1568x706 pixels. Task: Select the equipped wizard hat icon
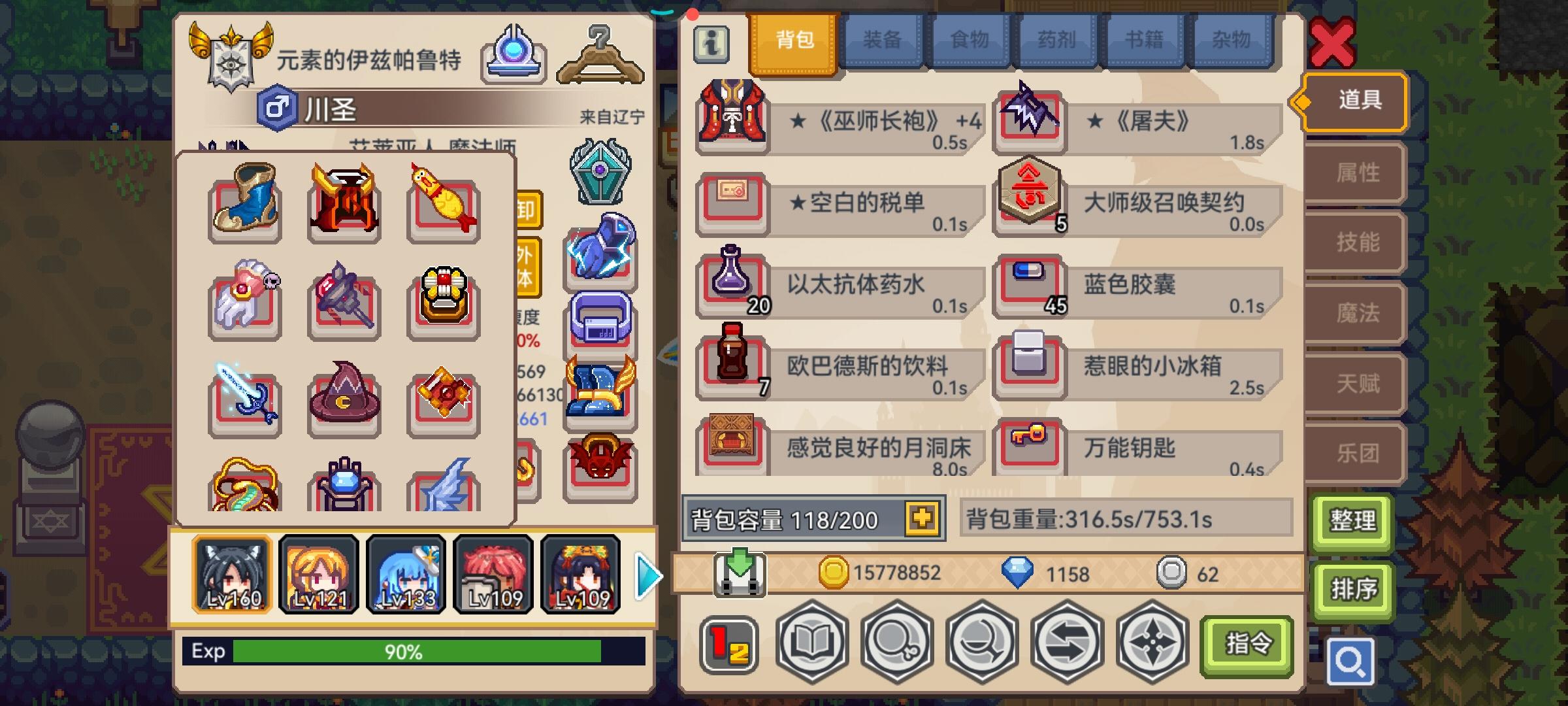(x=343, y=401)
